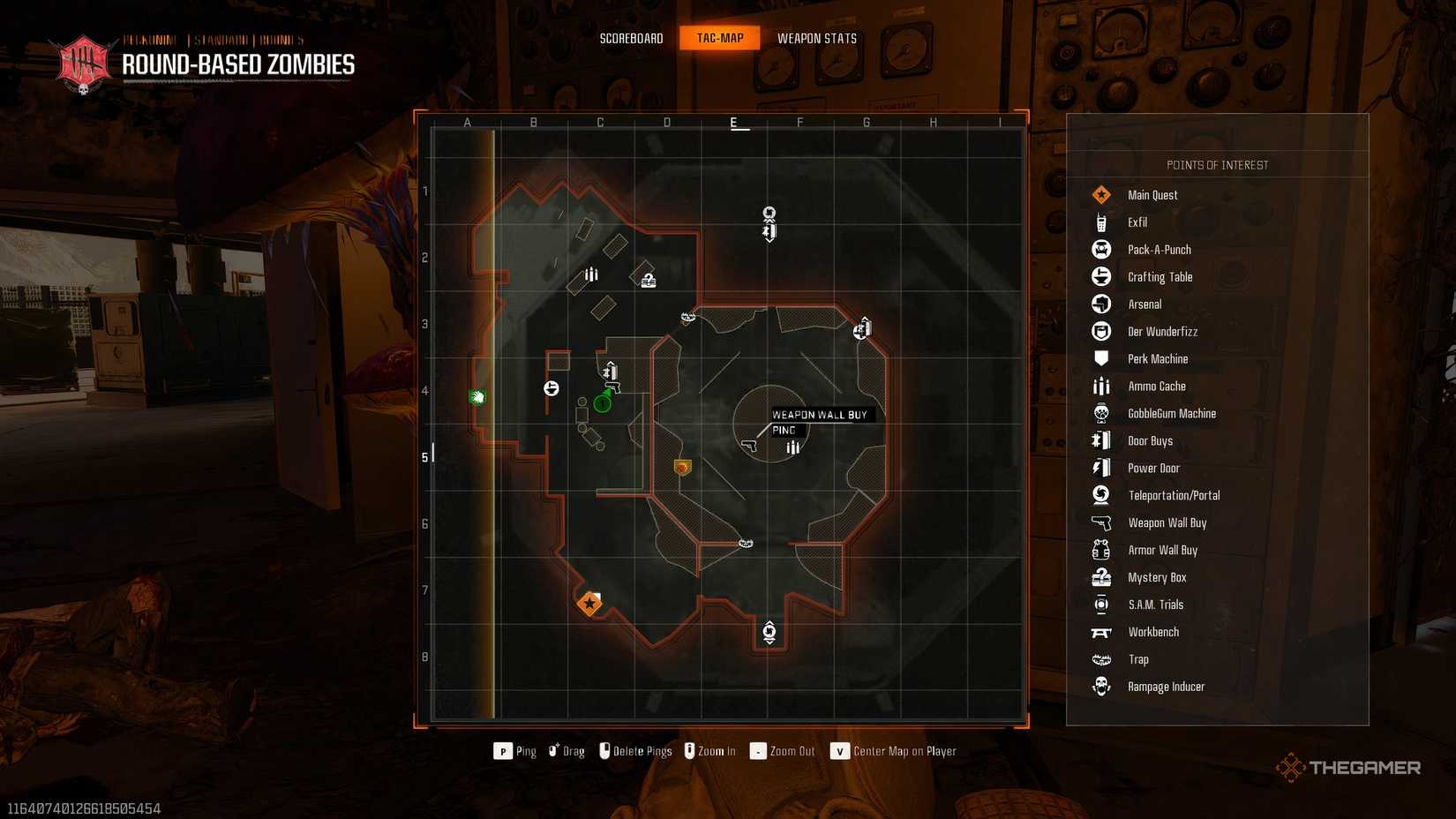Screen dimensions: 1456x819
Task: Choose the GobbleGum Machine legend entry
Action: tap(1171, 414)
